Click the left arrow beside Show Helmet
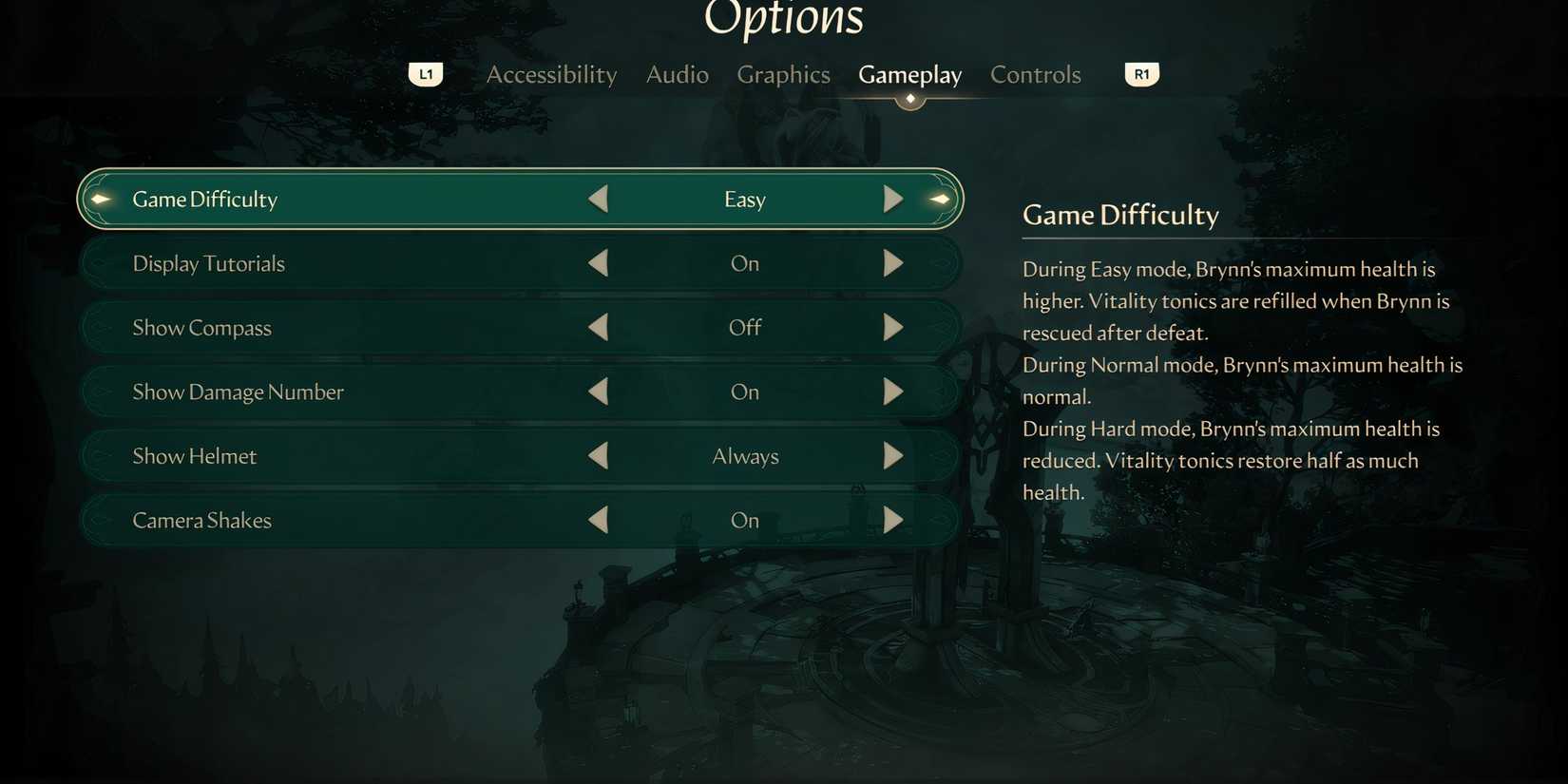This screenshot has height=784, width=1568. point(599,455)
